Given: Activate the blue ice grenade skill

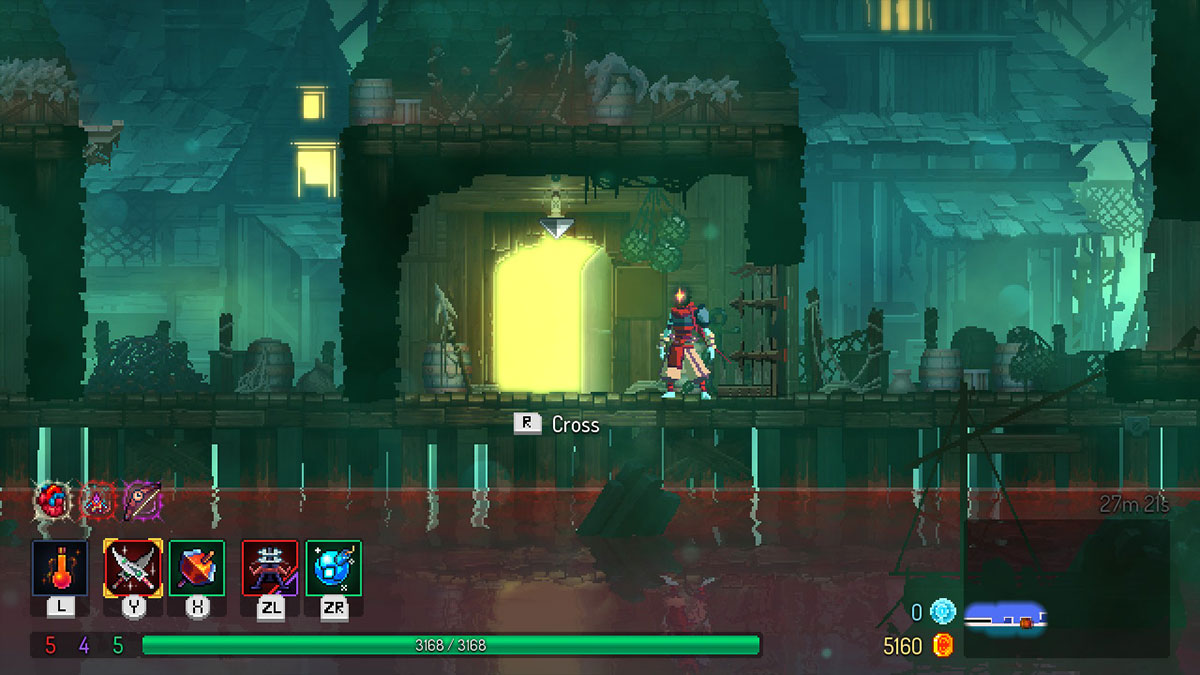Looking at the screenshot, I should coord(334,568).
